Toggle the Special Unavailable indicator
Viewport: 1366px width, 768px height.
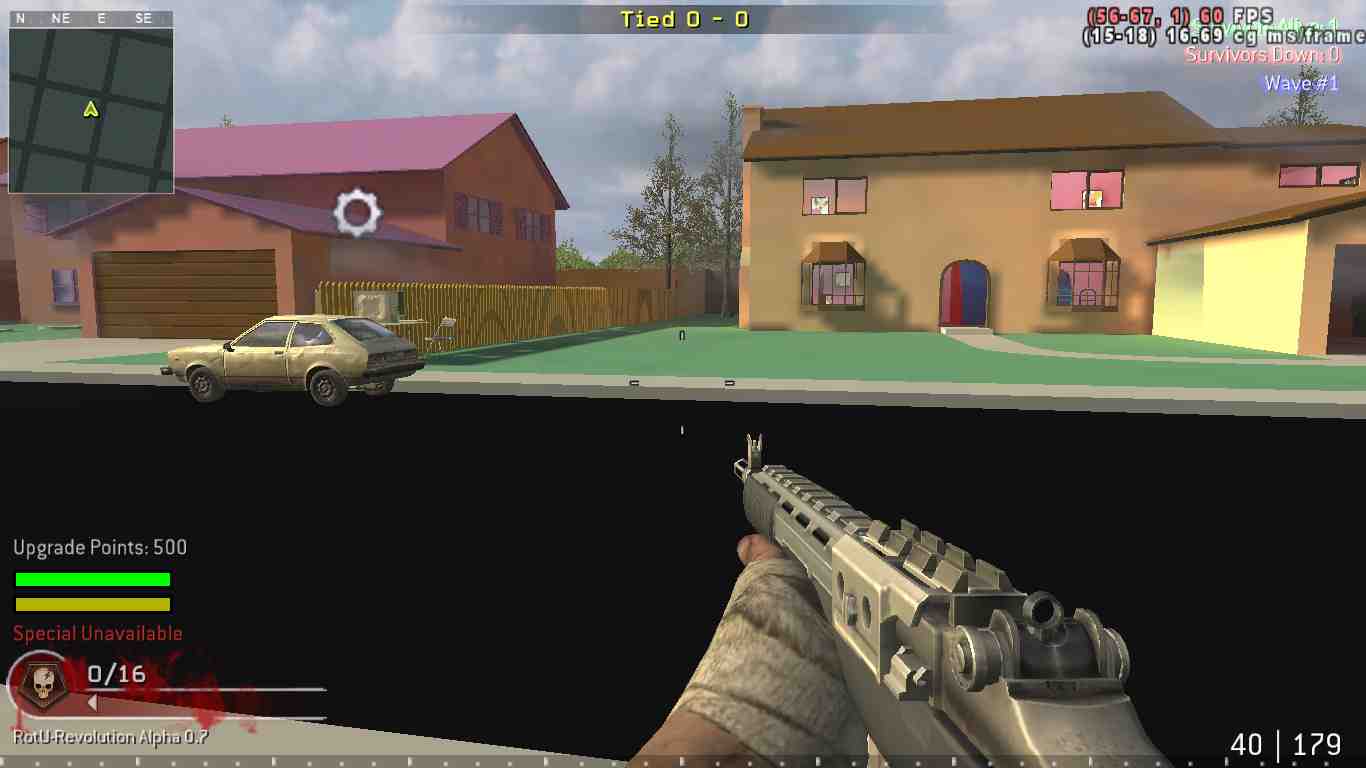click(95, 633)
